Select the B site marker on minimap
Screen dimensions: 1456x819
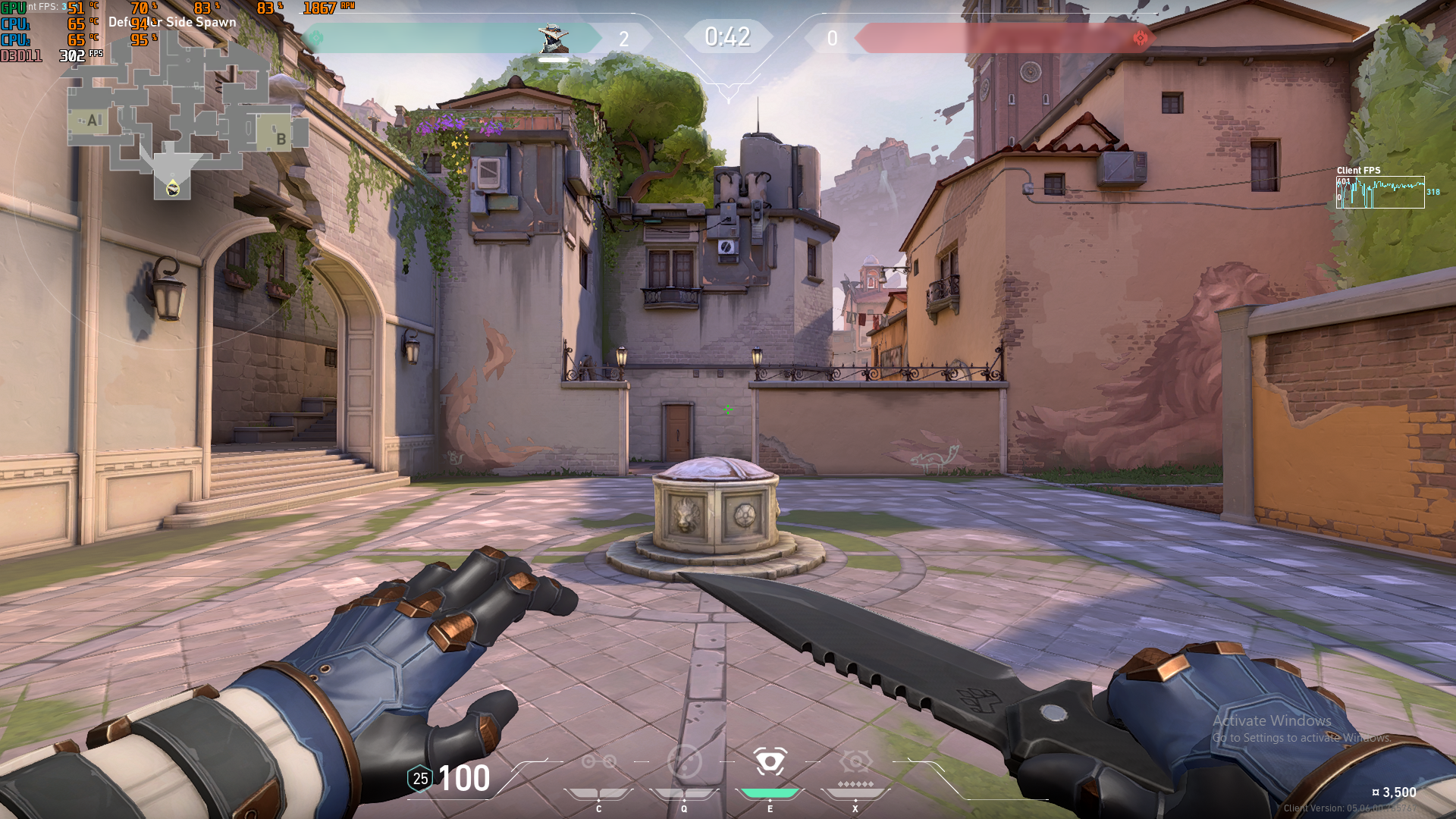281,139
